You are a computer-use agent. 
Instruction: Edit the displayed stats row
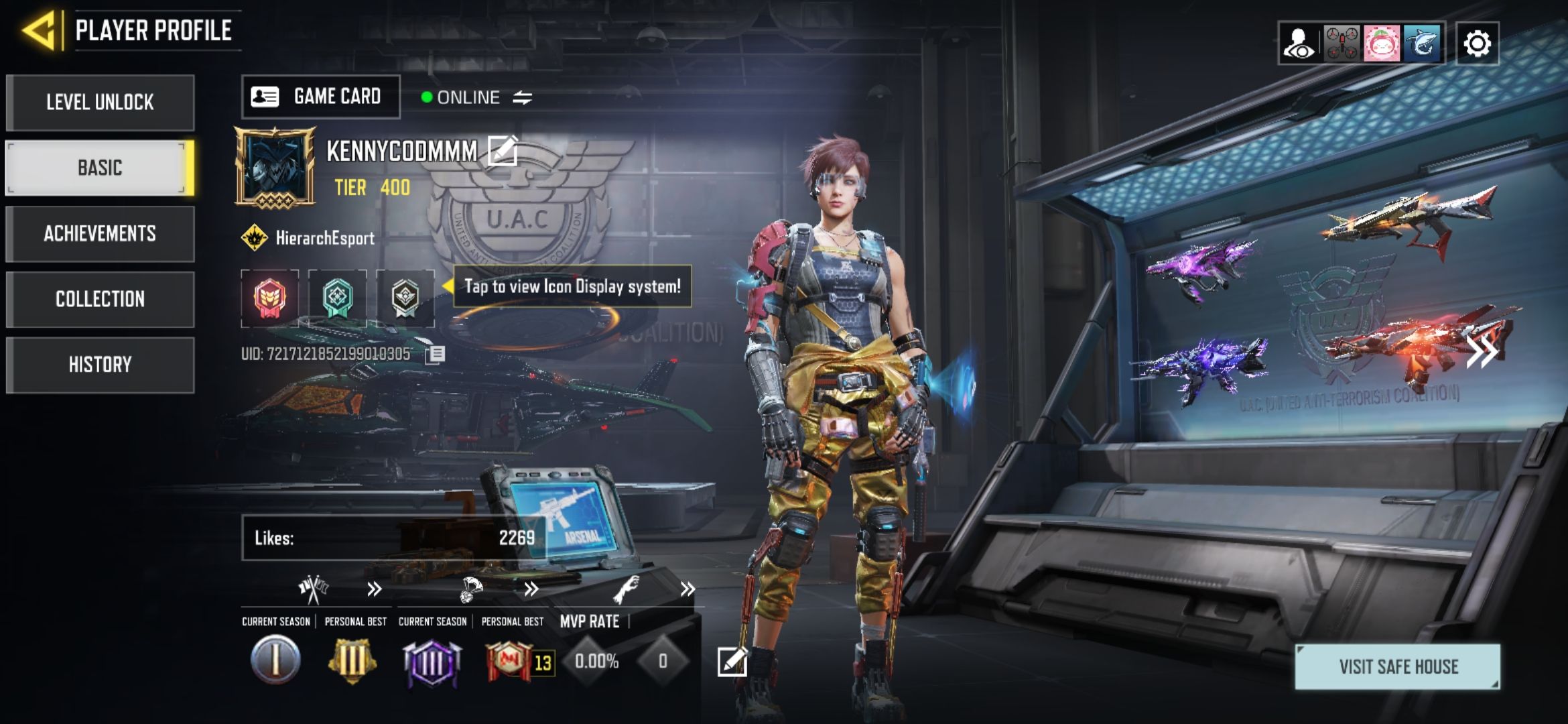click(732, 662)
